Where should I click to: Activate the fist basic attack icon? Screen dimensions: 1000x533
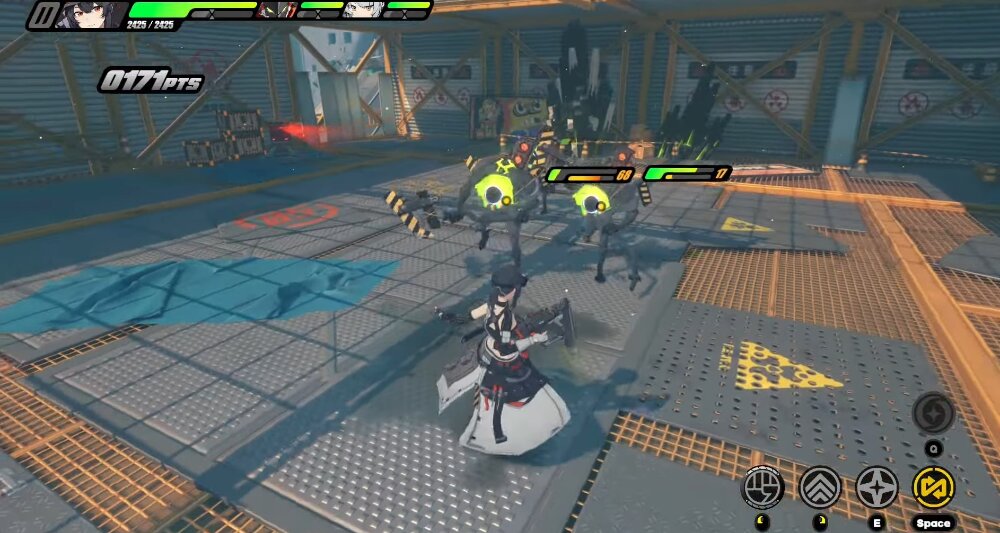(x=762, y=487)
